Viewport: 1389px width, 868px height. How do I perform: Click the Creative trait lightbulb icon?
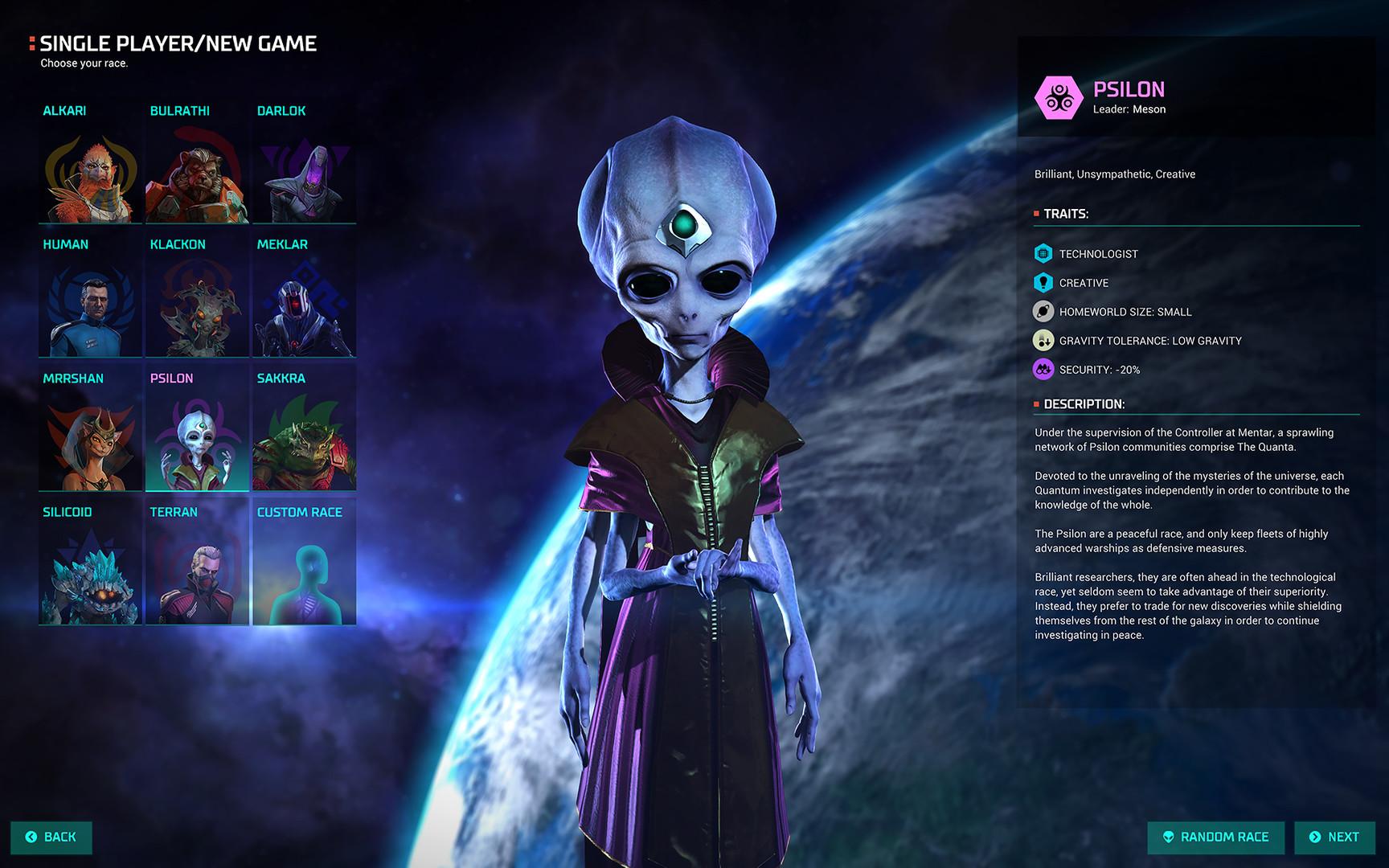(1043, 282)
